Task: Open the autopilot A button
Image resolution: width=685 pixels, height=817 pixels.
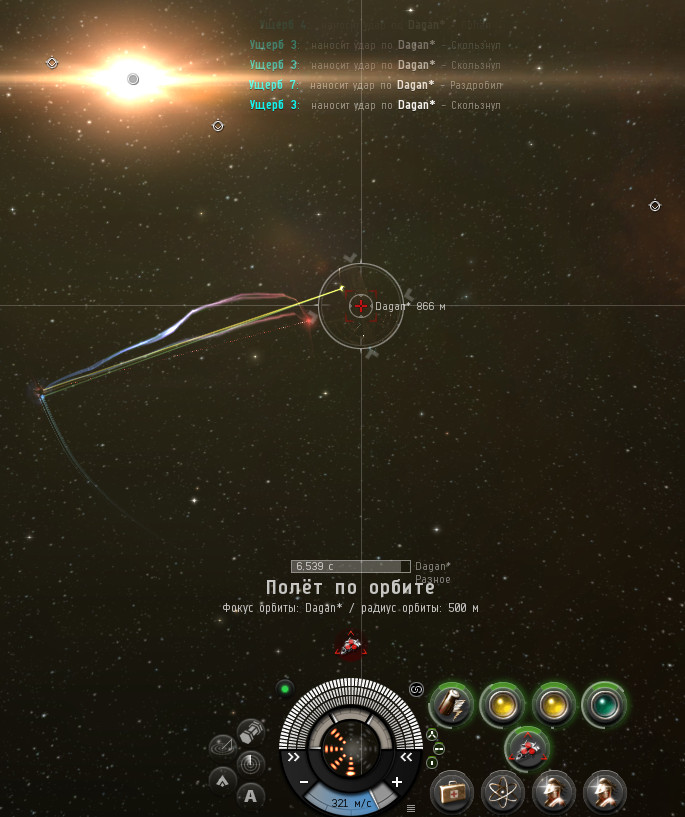Action: pos(250,796)
